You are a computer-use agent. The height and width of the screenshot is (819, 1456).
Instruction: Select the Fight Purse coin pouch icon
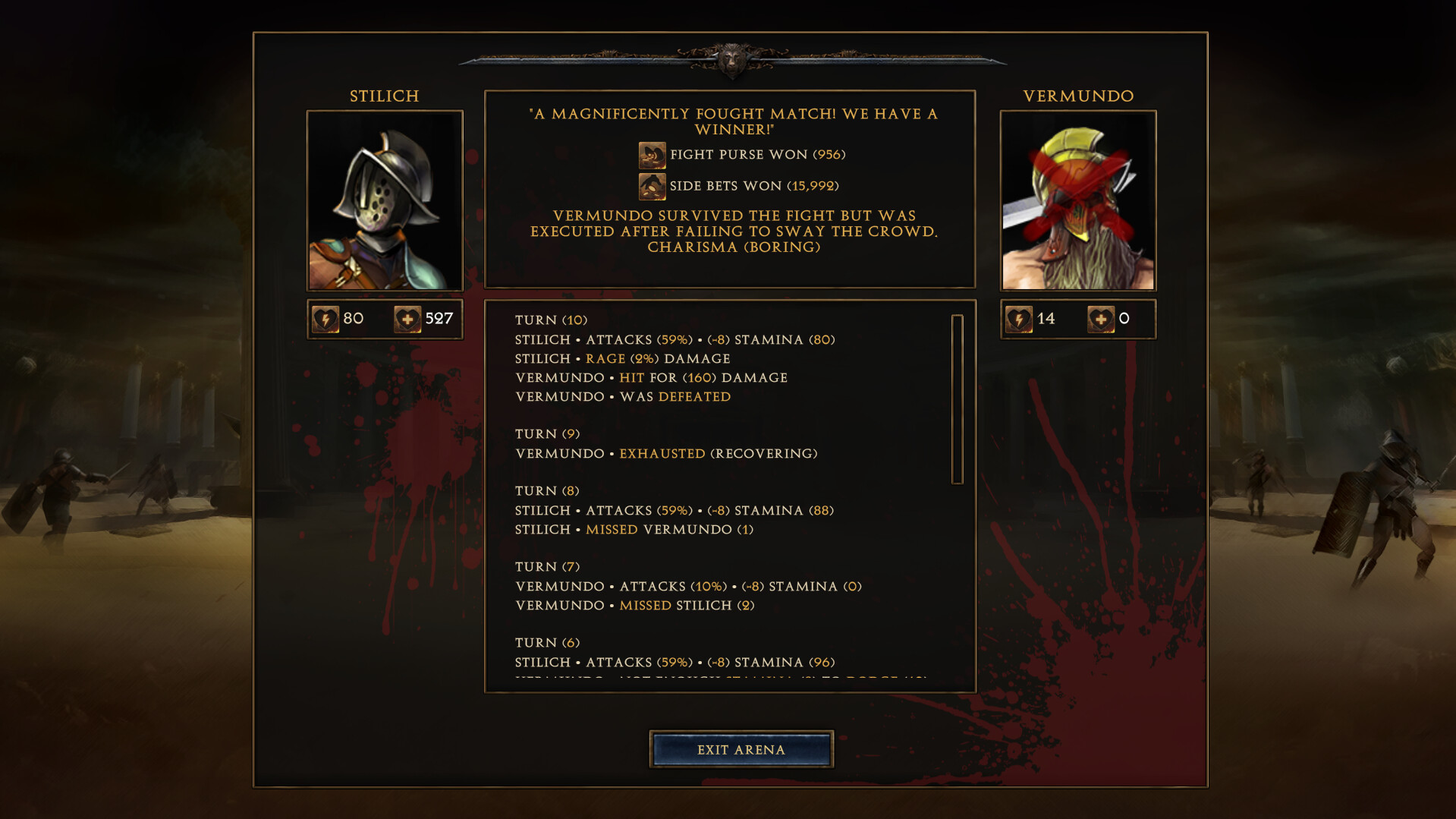(651, 155)
